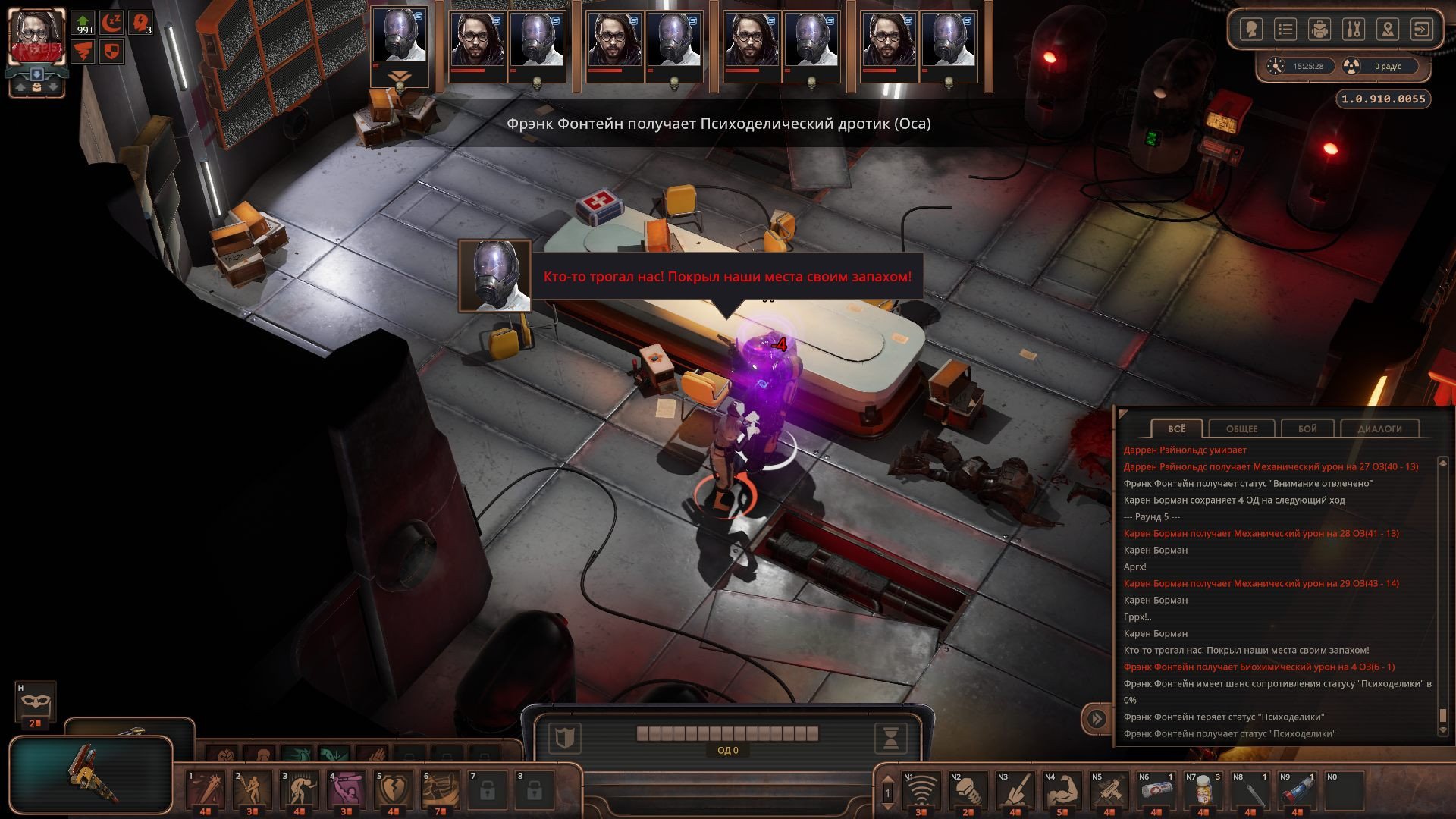
Task: Open the crafting tools menu
Action: (1354, 30)
